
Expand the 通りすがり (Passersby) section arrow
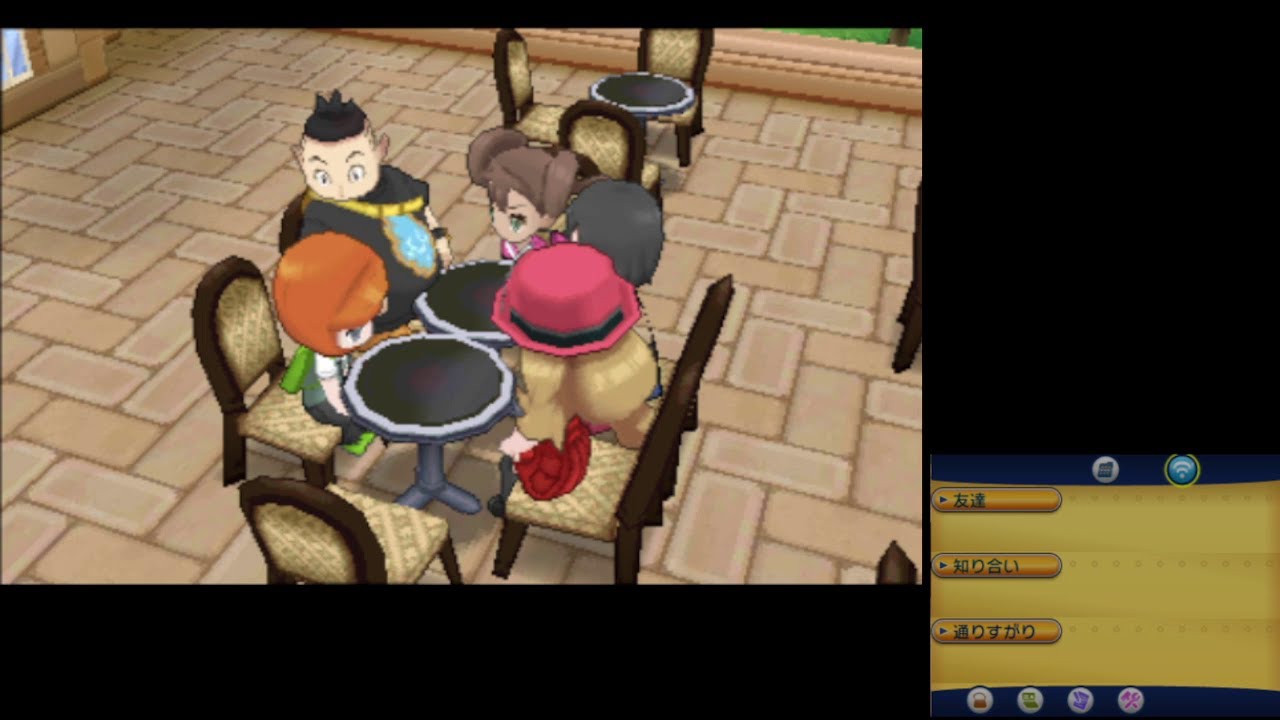click(x=943, y=630)
